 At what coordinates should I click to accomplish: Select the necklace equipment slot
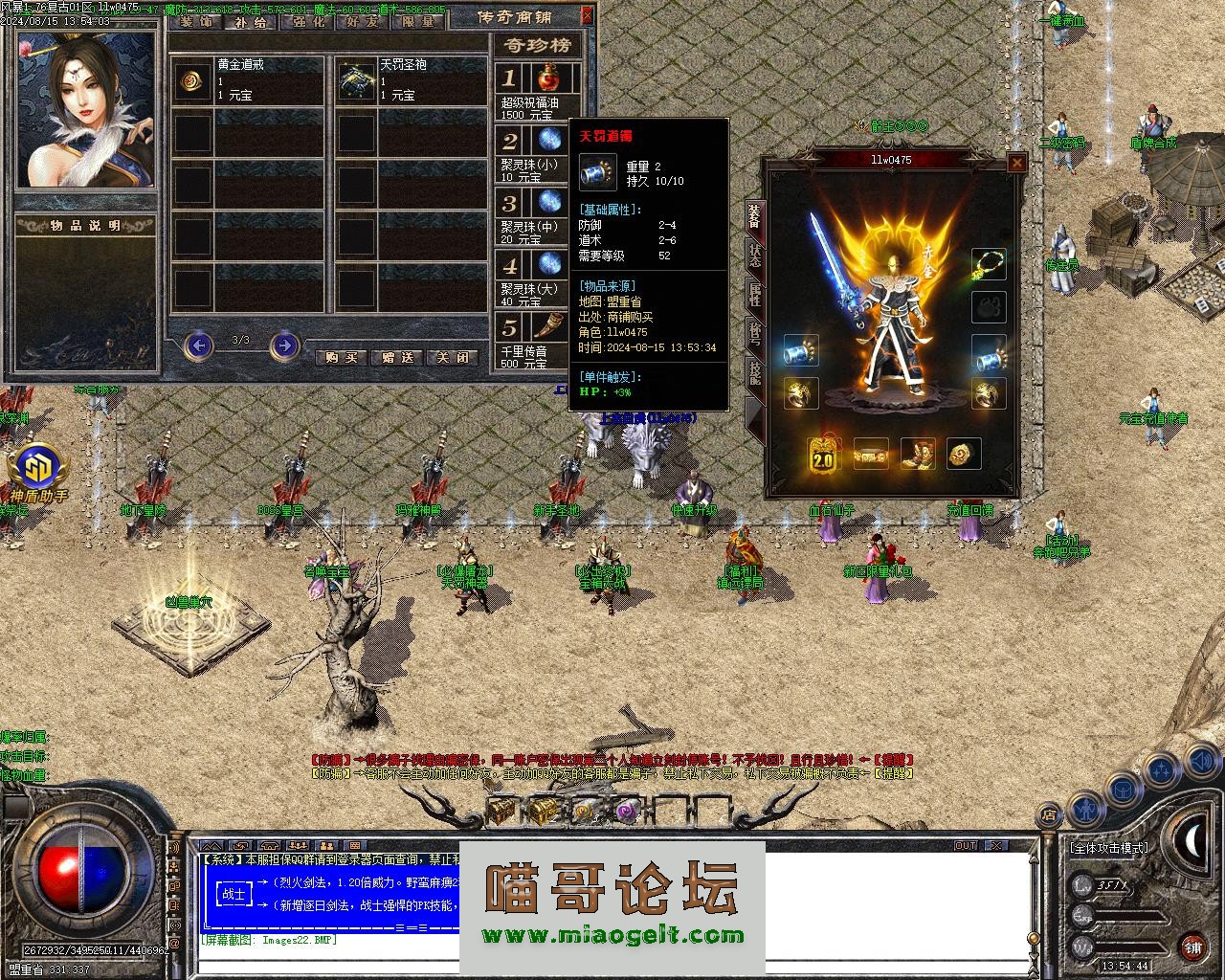989,264
